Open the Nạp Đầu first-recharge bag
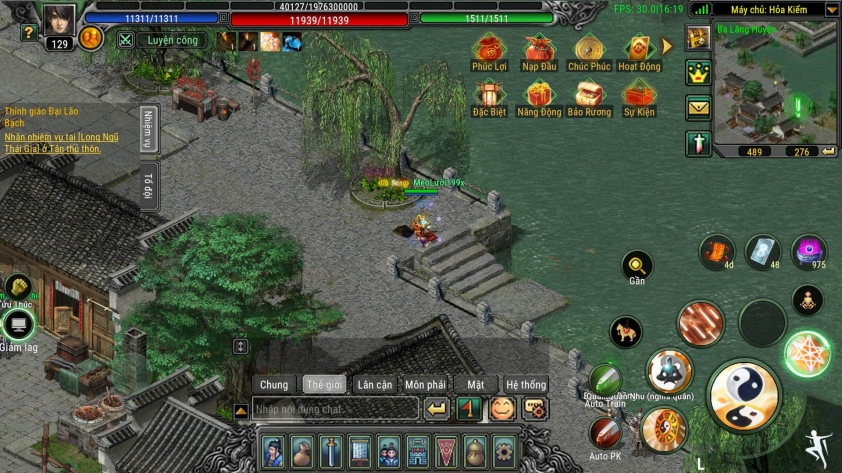The width and height of the screenshot is (842, 473). click(x=539, y=50)
